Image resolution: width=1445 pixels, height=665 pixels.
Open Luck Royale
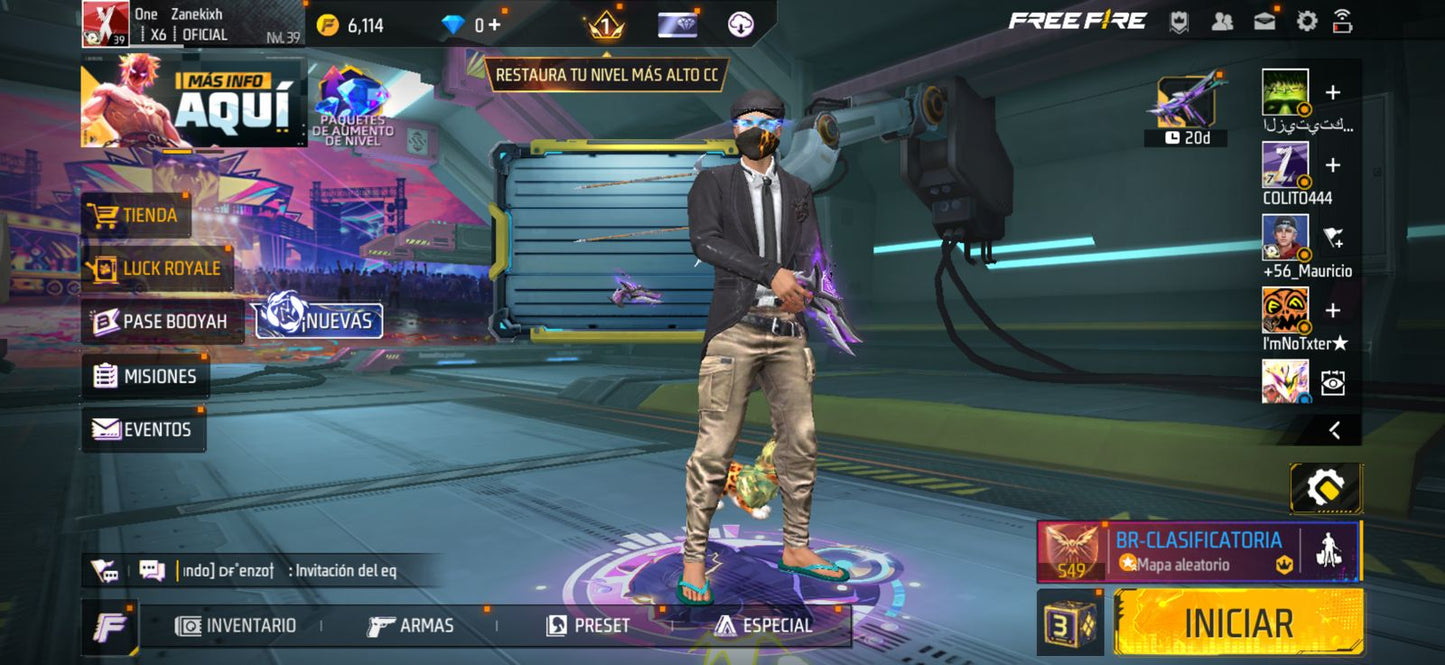[156, 269]
